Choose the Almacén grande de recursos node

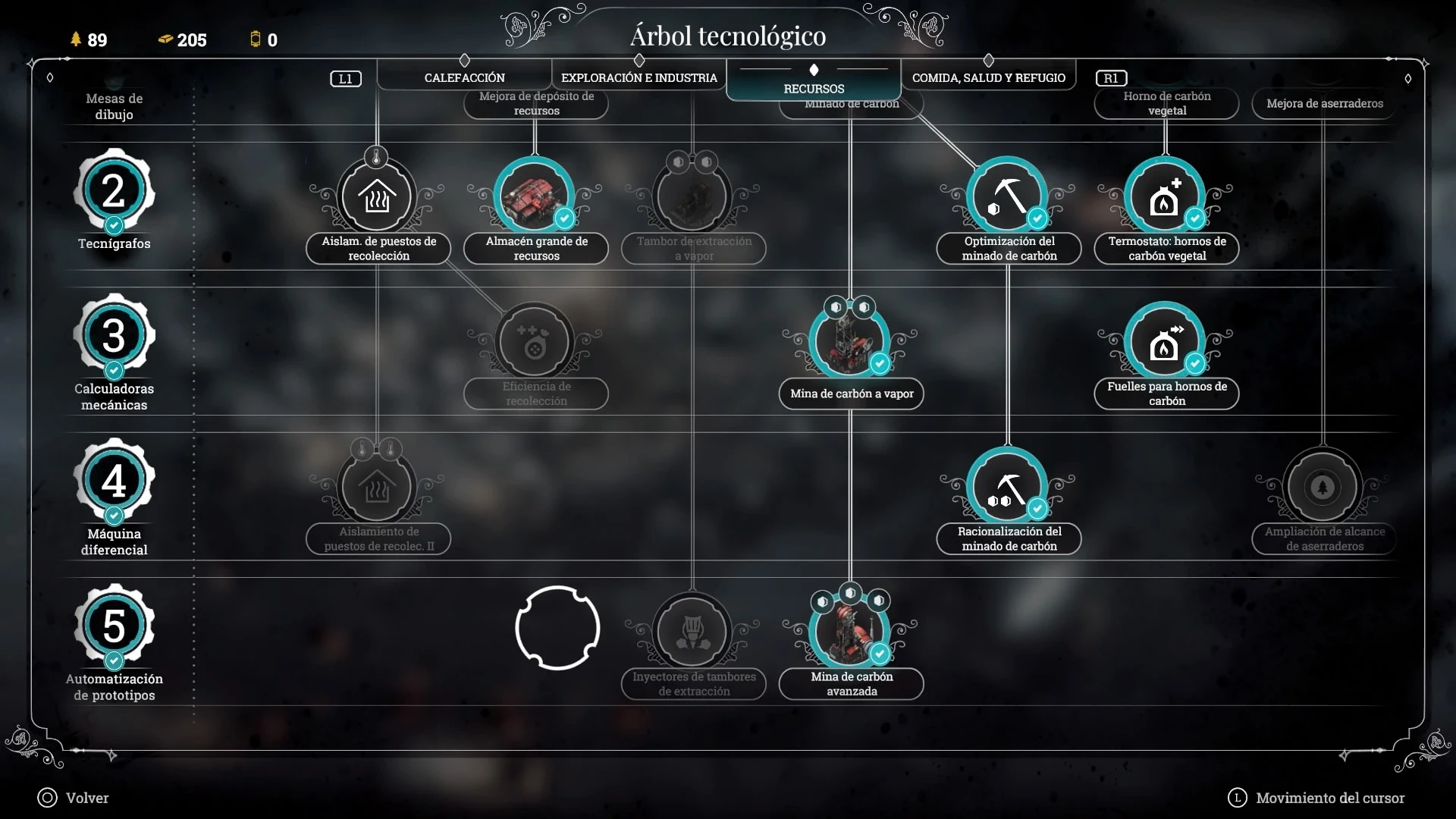[535, 197]
